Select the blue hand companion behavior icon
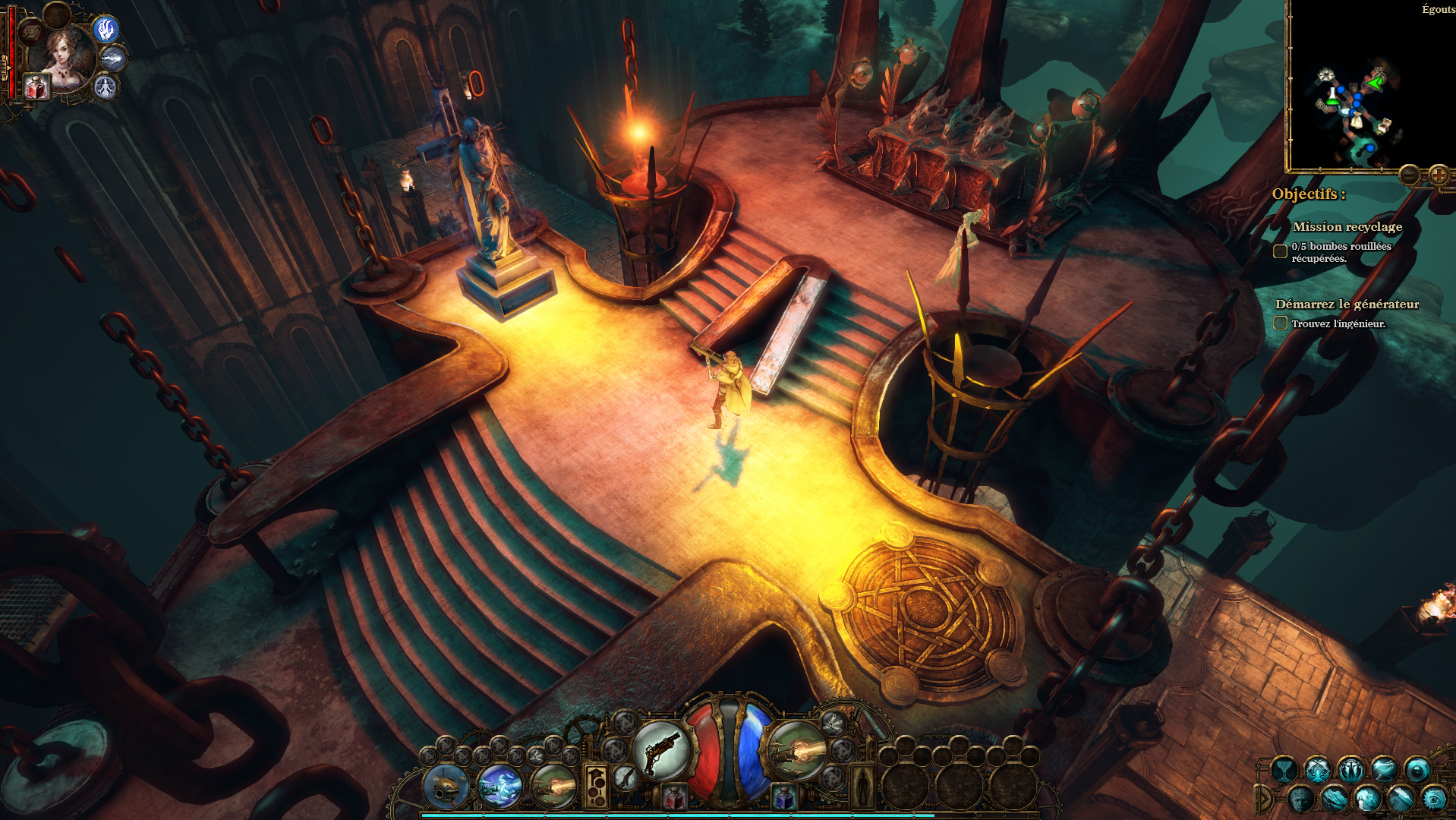The height and width of the screenshot is (820, 1456). pos(106,29)
